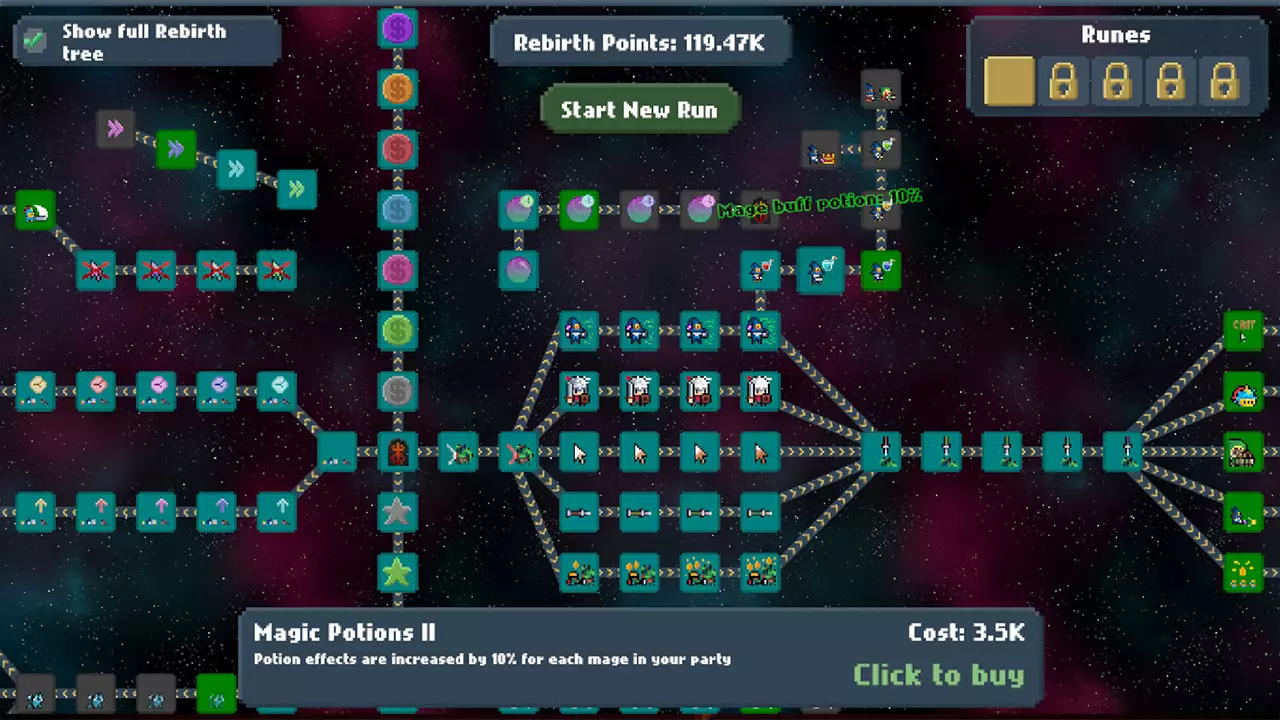Choose the orange dollar coin upgrade node
This screenshot has height=720, width=1280.
pos(398,89)
